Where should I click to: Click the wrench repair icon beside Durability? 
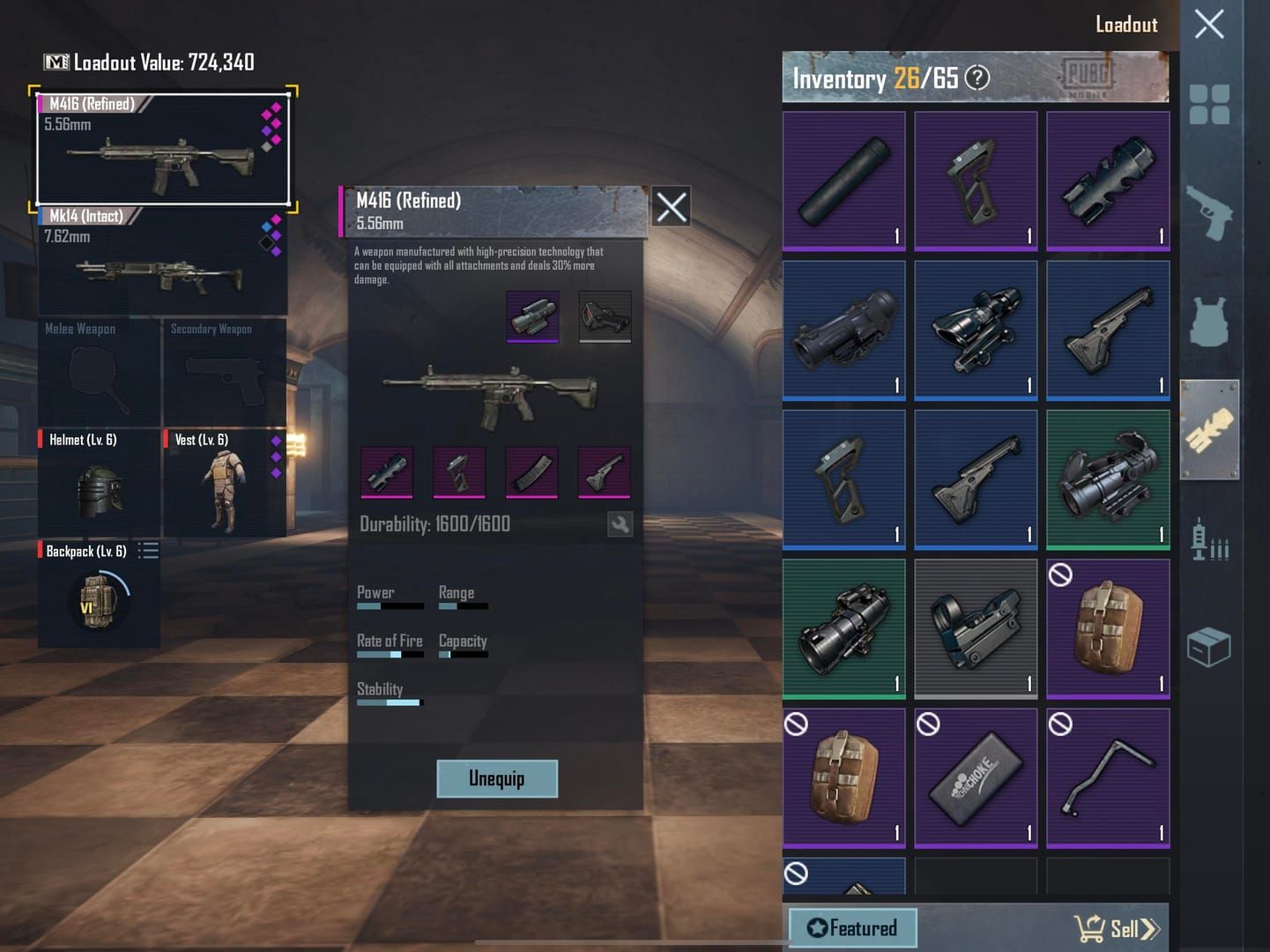pos(620,524)
